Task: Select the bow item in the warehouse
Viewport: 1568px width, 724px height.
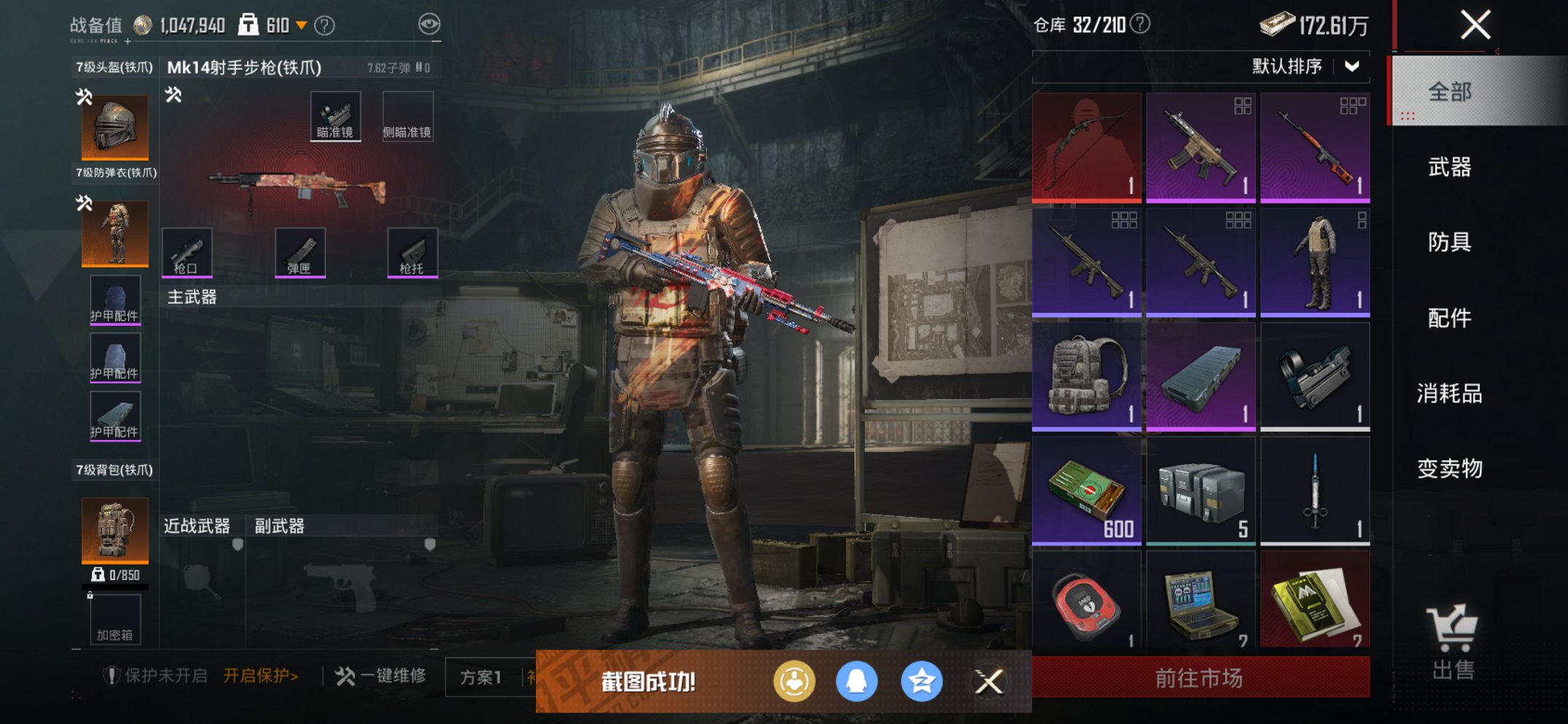Action: tap(1086, 147)
